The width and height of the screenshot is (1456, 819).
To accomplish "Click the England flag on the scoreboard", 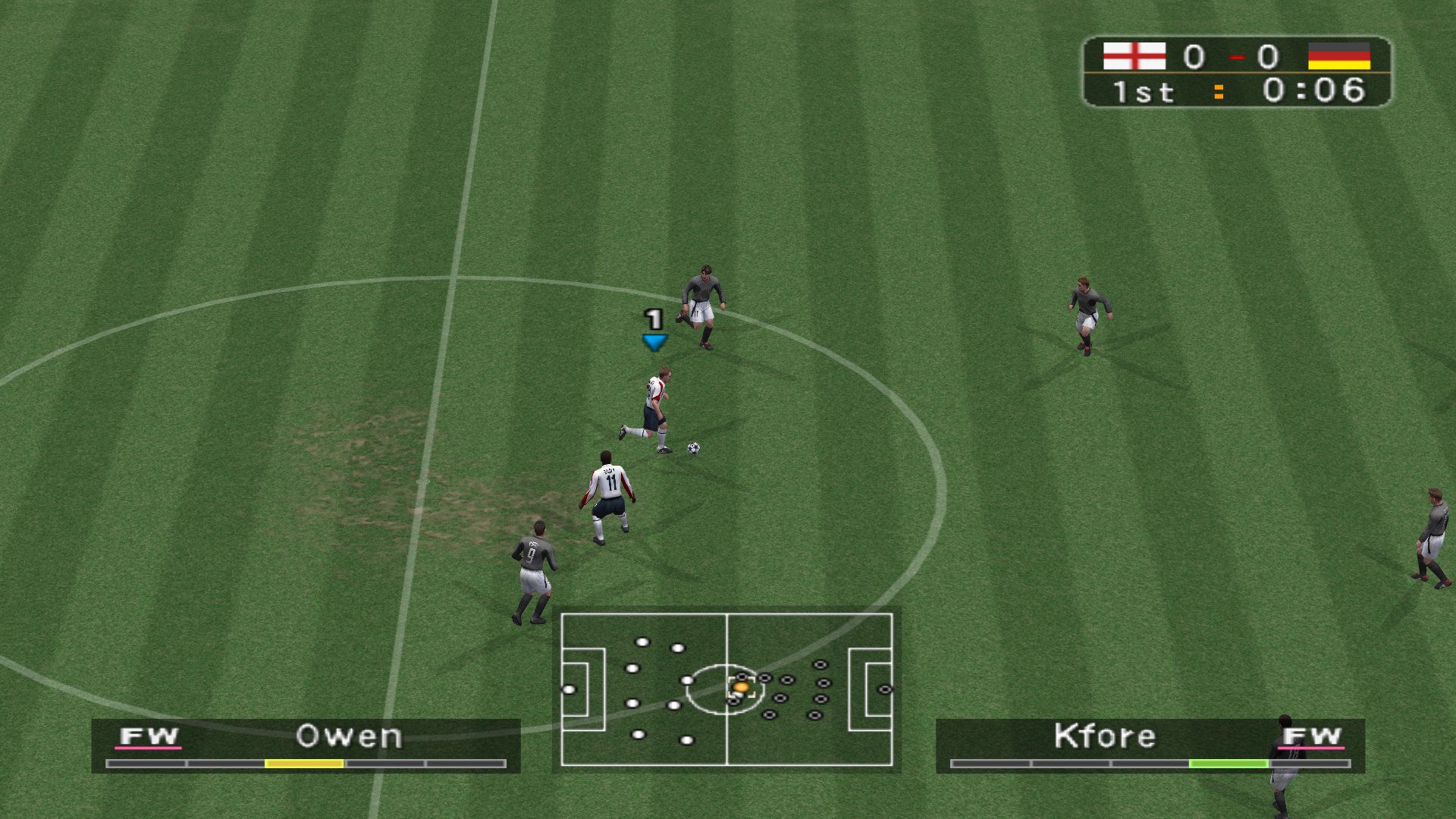I will click(1134, 55).
